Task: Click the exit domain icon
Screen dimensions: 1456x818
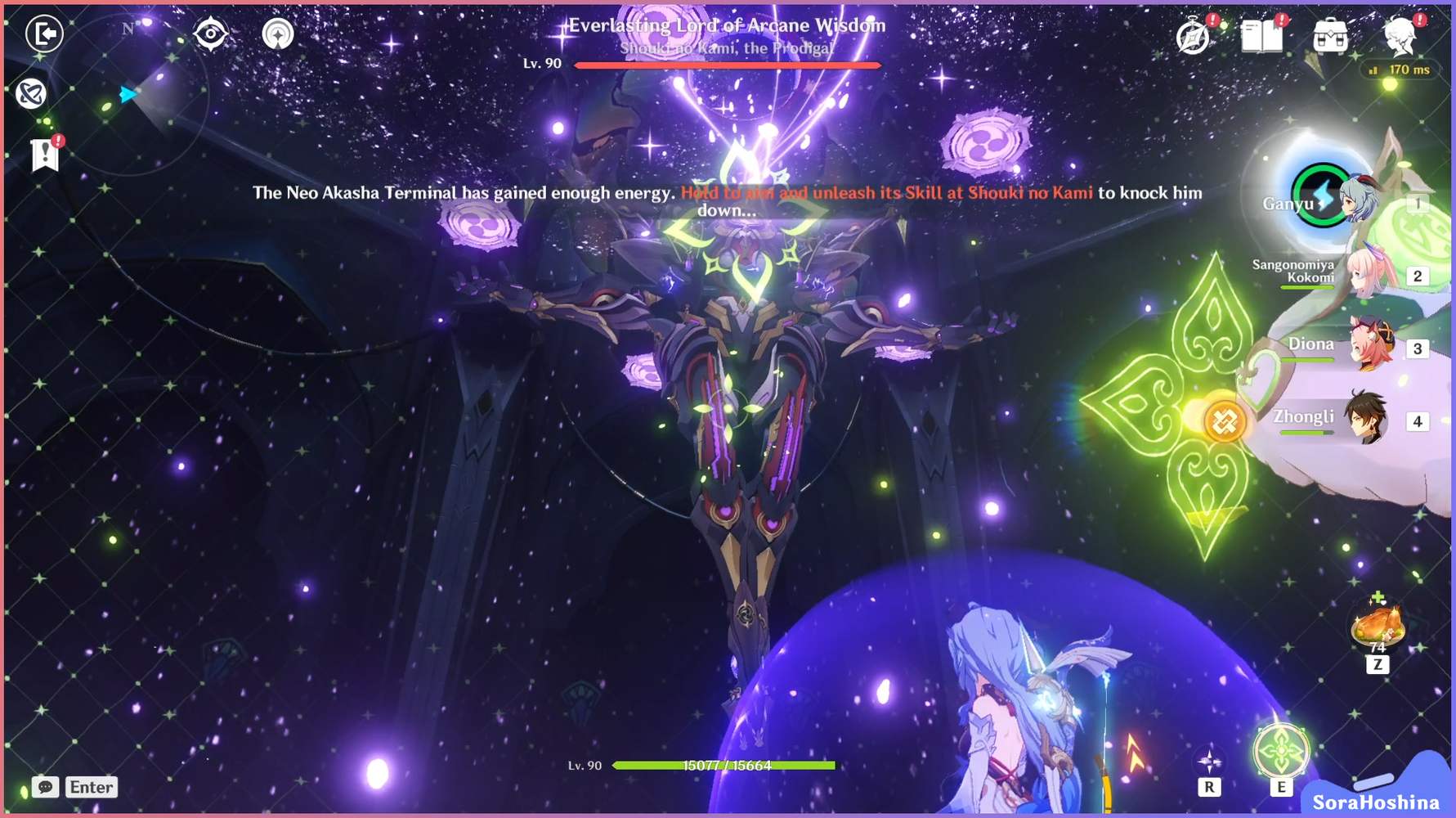Action: click(x=44, y=34)
